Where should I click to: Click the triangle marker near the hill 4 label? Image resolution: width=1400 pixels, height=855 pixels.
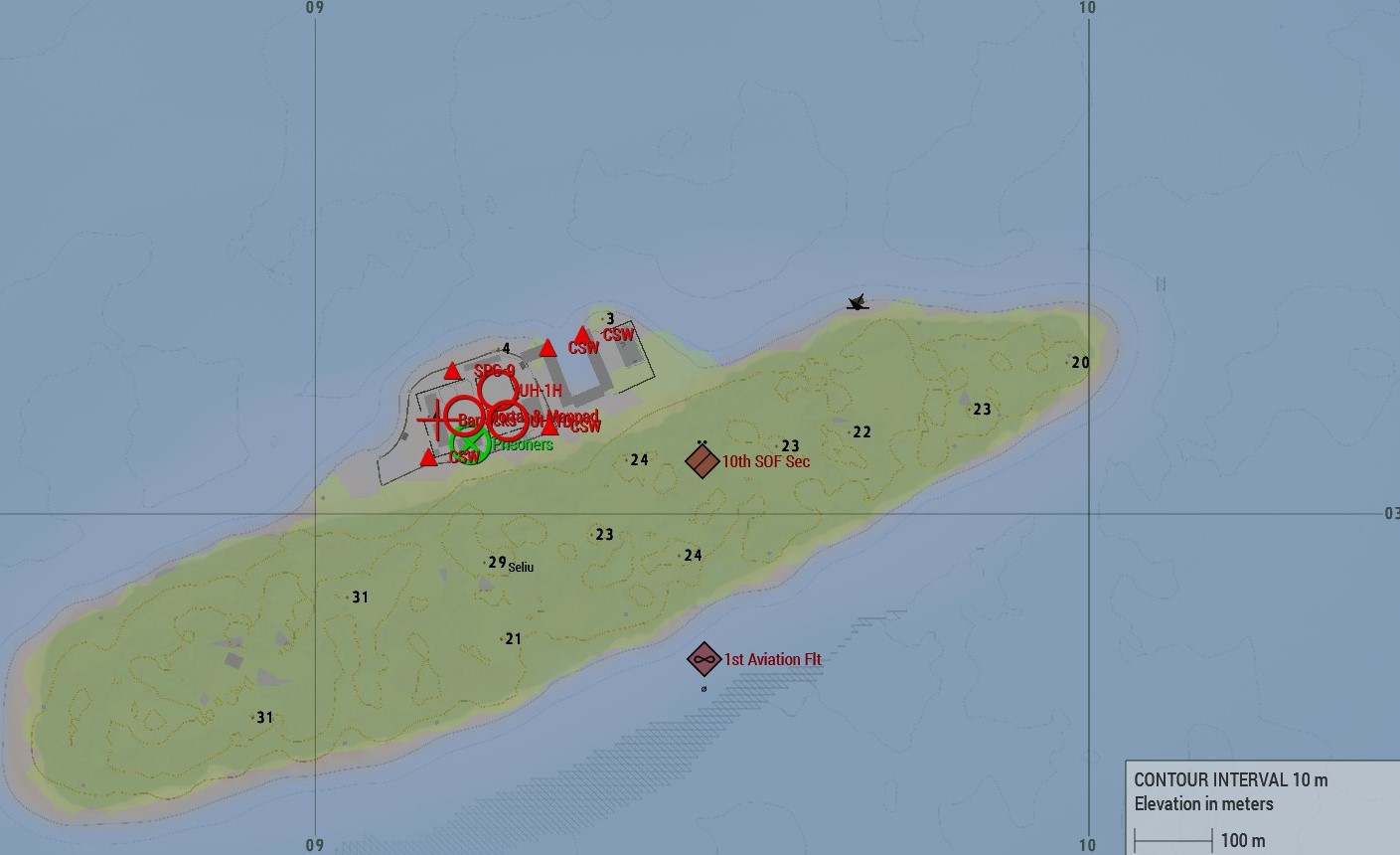click(451, 371)
